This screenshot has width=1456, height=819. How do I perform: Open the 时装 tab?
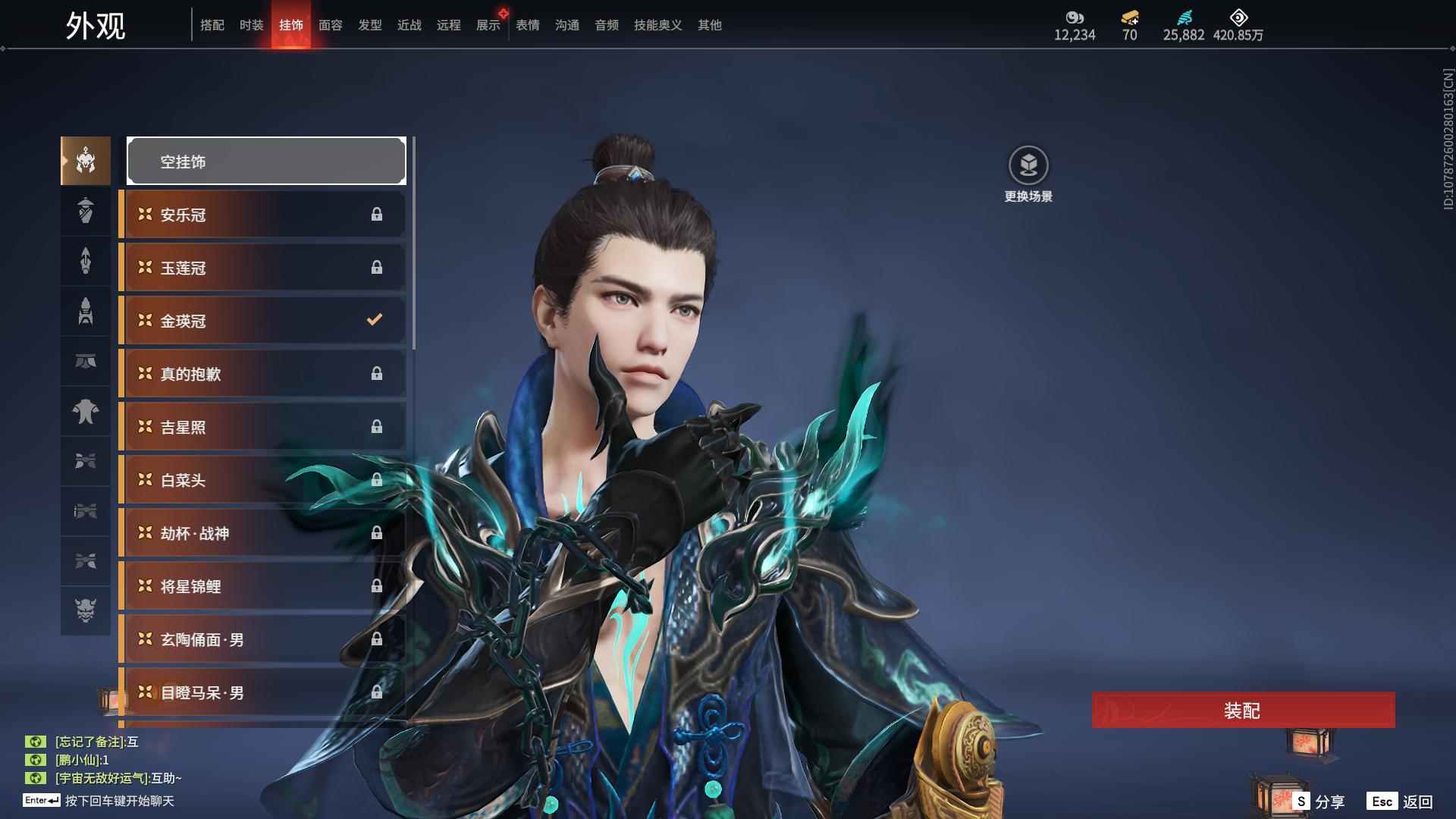[x=251, y=25]
